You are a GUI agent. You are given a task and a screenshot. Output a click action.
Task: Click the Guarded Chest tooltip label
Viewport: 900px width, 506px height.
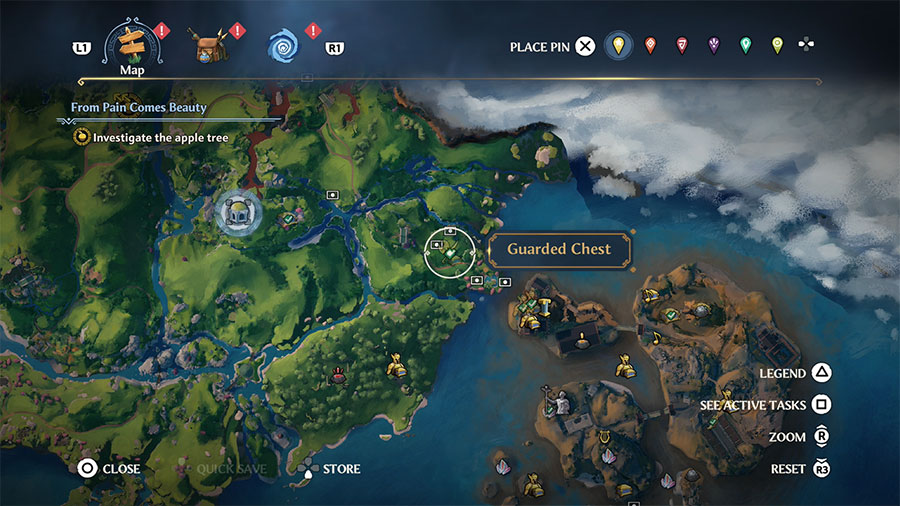click(x=558, y=250)
